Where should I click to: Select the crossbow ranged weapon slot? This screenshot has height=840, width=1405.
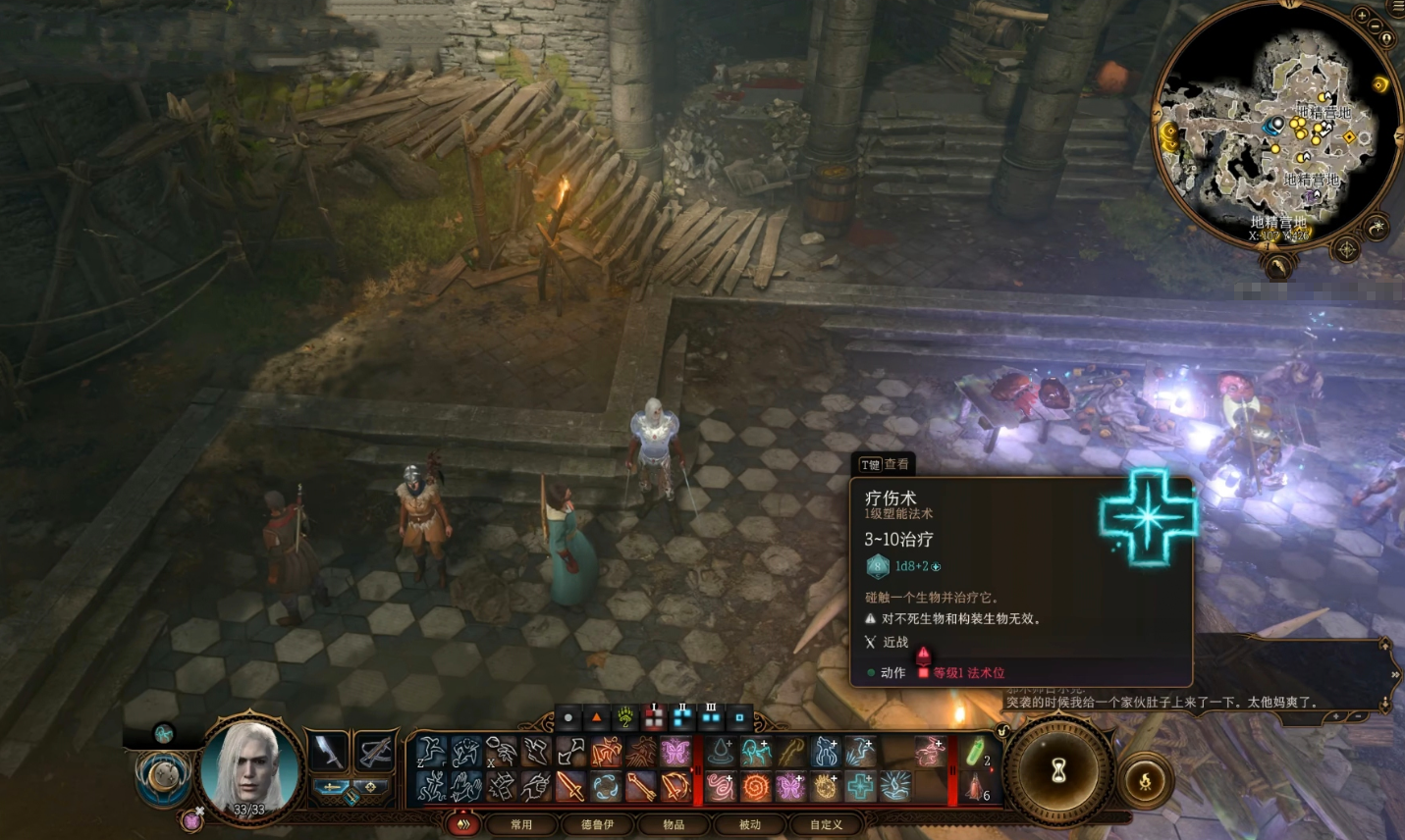[374, 752]
